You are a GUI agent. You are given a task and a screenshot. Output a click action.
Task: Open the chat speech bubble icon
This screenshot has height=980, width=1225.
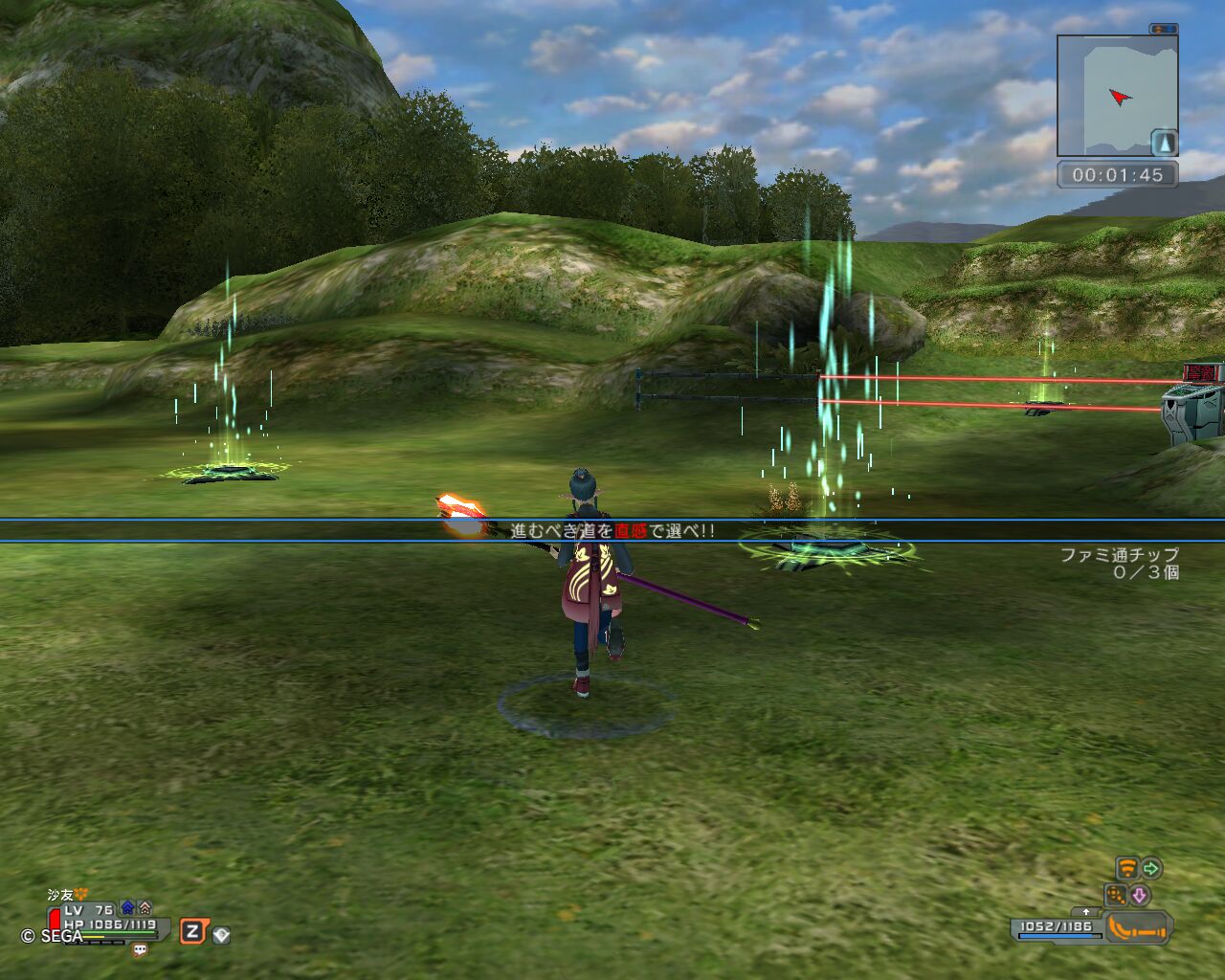point(141,950)
